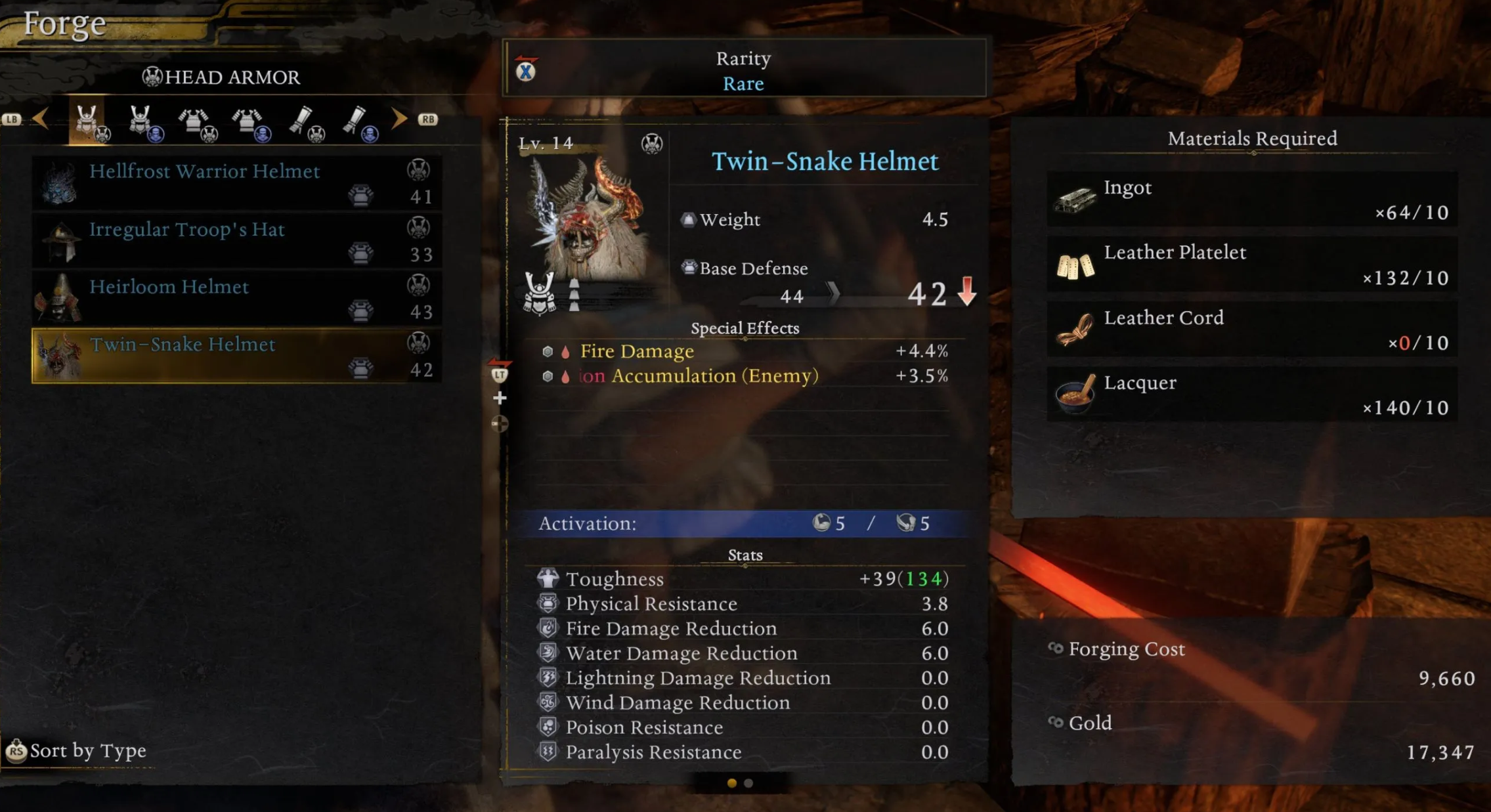Select the Ingot material row

(x=1251, y=200)
